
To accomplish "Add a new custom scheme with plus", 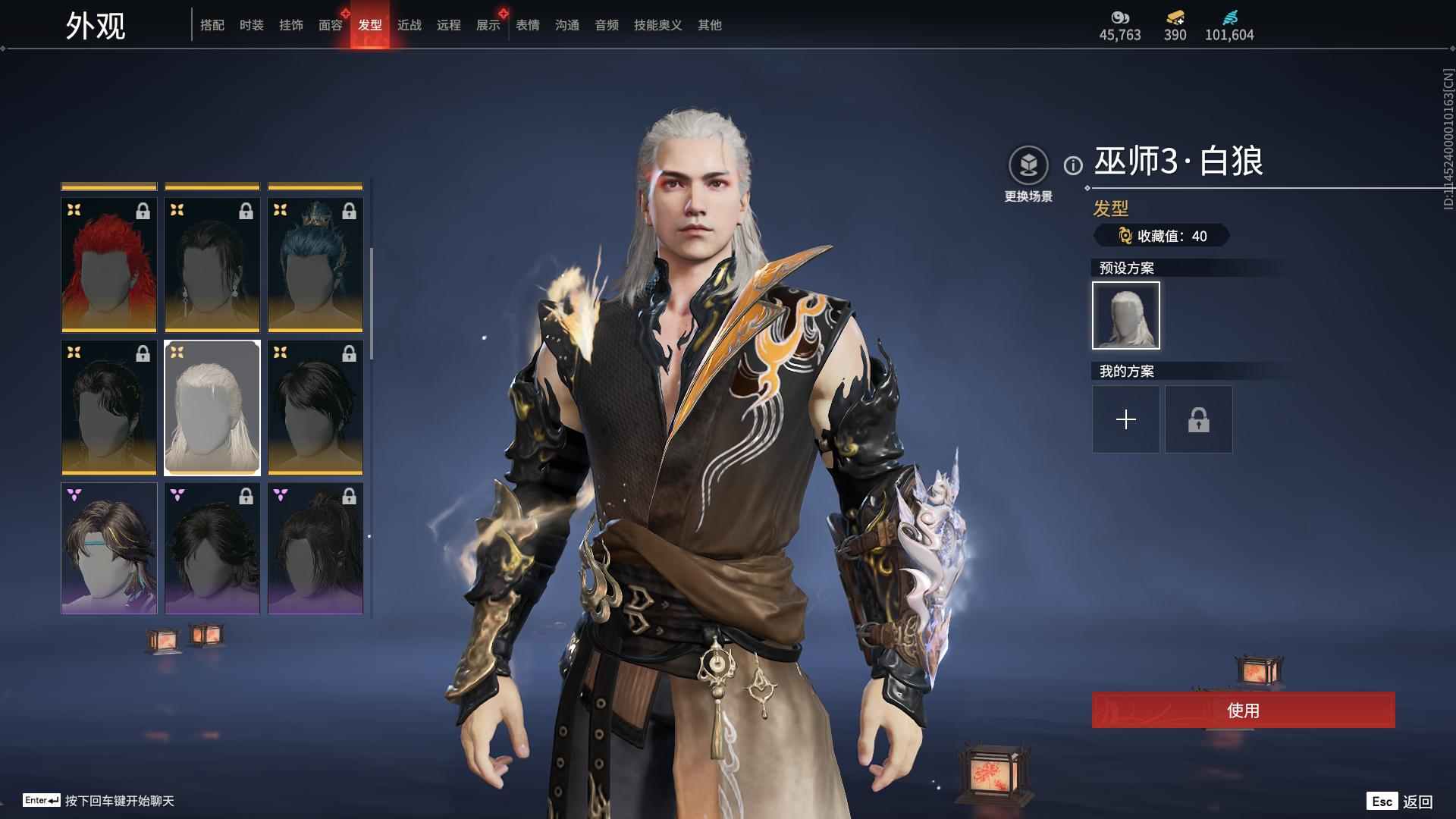I will pyautogui.click(x=1126, y=419).
